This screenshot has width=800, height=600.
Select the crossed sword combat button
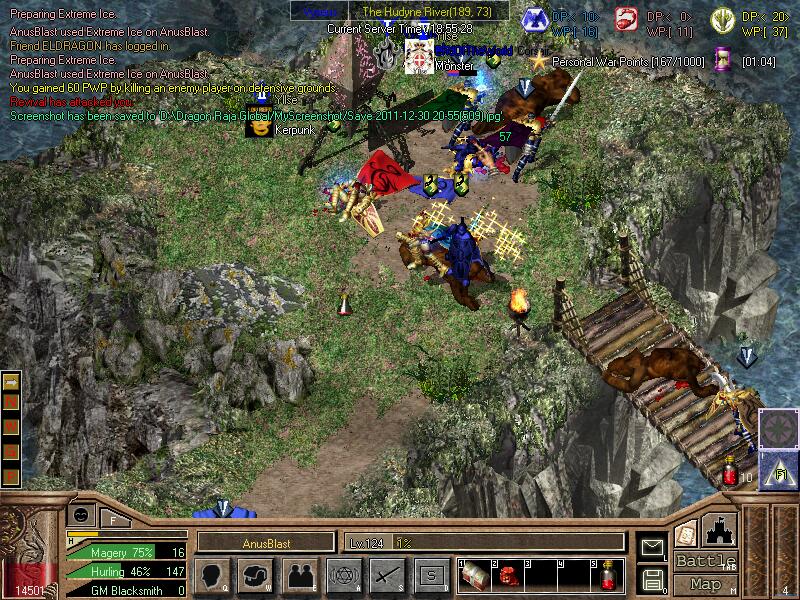click(x=387, y=575)
